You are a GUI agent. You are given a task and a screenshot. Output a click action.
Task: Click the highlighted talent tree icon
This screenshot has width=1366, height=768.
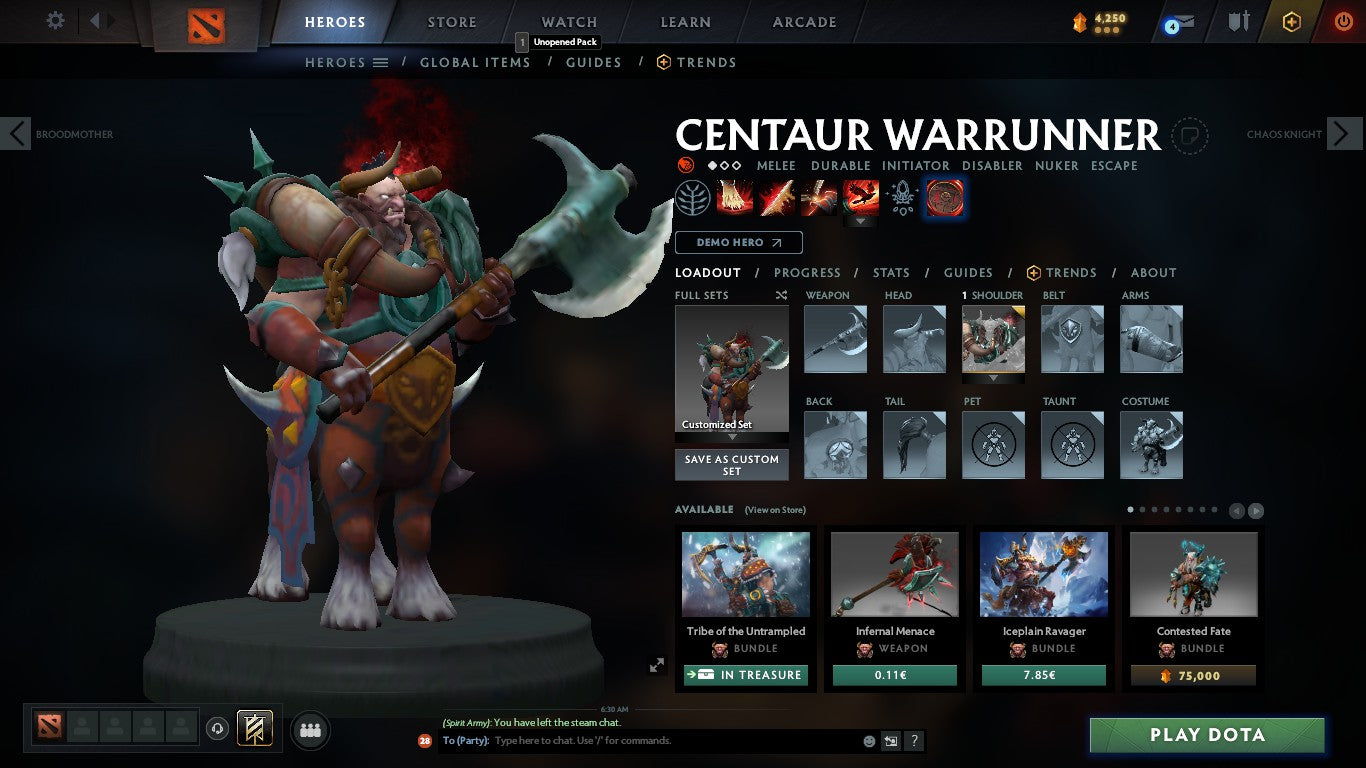694,197
